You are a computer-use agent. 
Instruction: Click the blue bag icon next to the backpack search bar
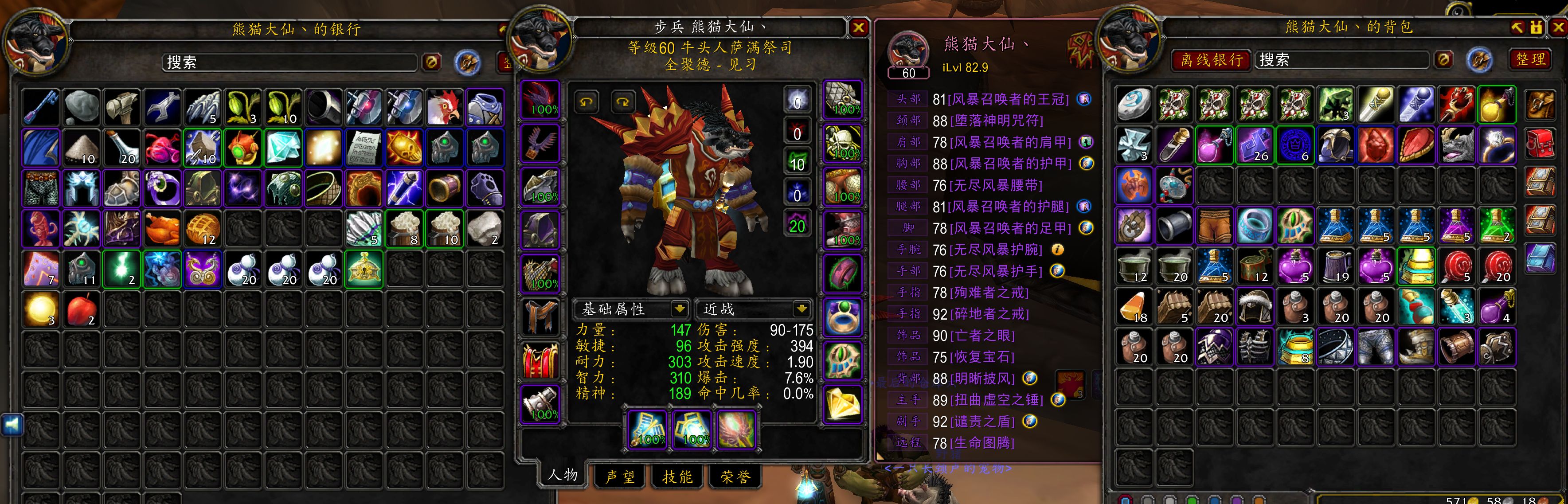pyautogui.click(x=1480, y=61)
